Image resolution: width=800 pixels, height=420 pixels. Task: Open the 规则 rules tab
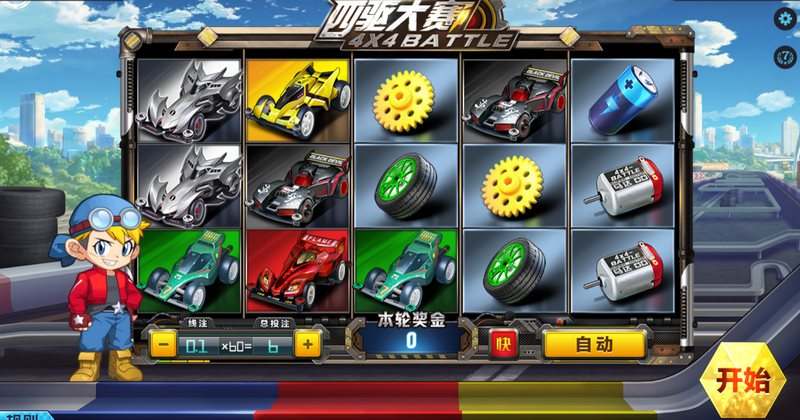[x=22, y=416]
